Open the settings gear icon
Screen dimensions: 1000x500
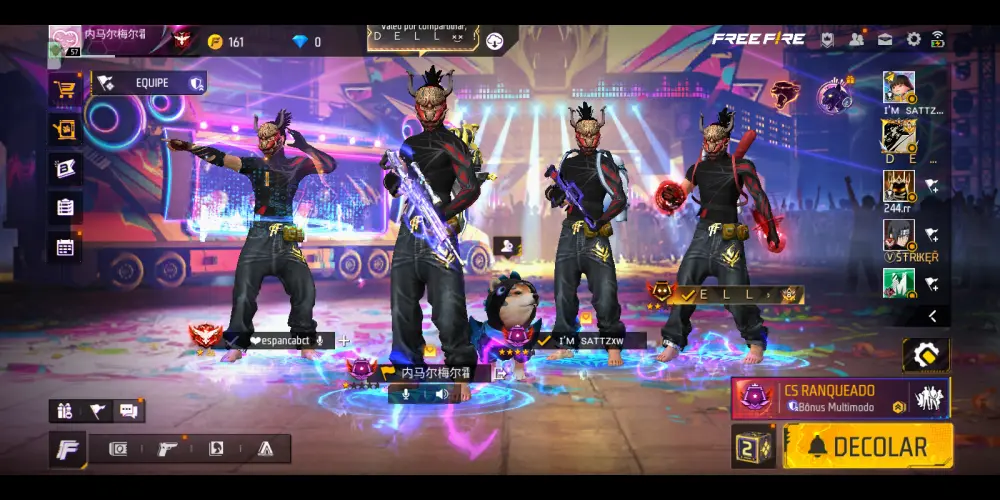pyautogui.click(x=913, y=40)
